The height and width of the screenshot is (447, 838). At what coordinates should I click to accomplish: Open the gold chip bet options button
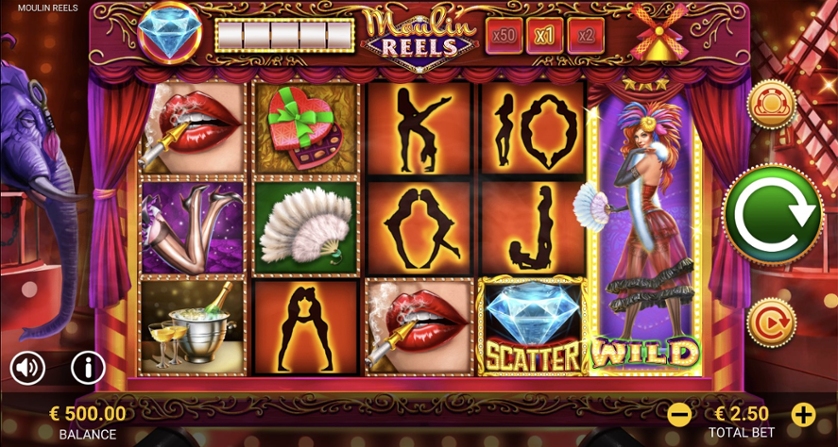(772, 102)
